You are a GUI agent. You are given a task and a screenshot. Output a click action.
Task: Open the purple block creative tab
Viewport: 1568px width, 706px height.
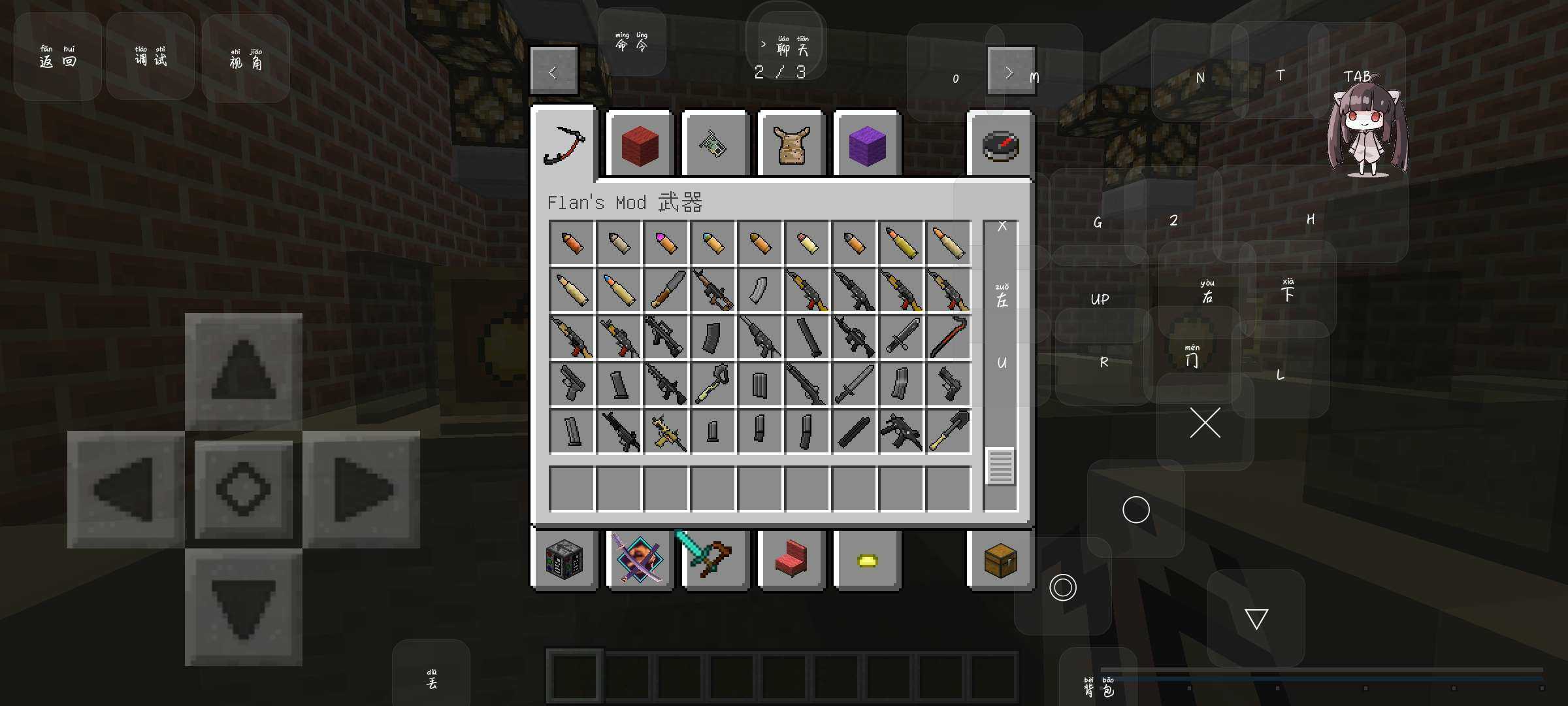pyautogui.click(x=867, y=144)
